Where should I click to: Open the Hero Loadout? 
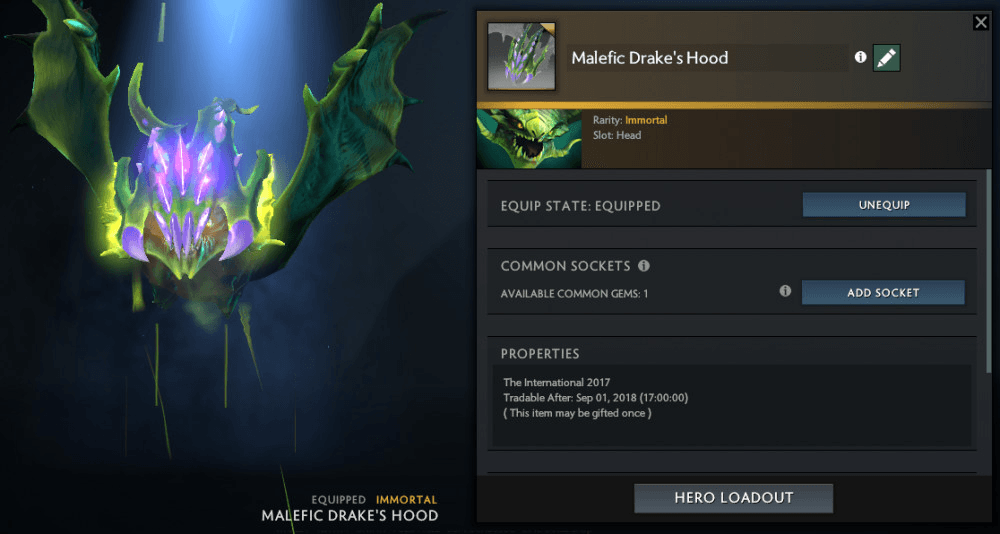point(733,498)
